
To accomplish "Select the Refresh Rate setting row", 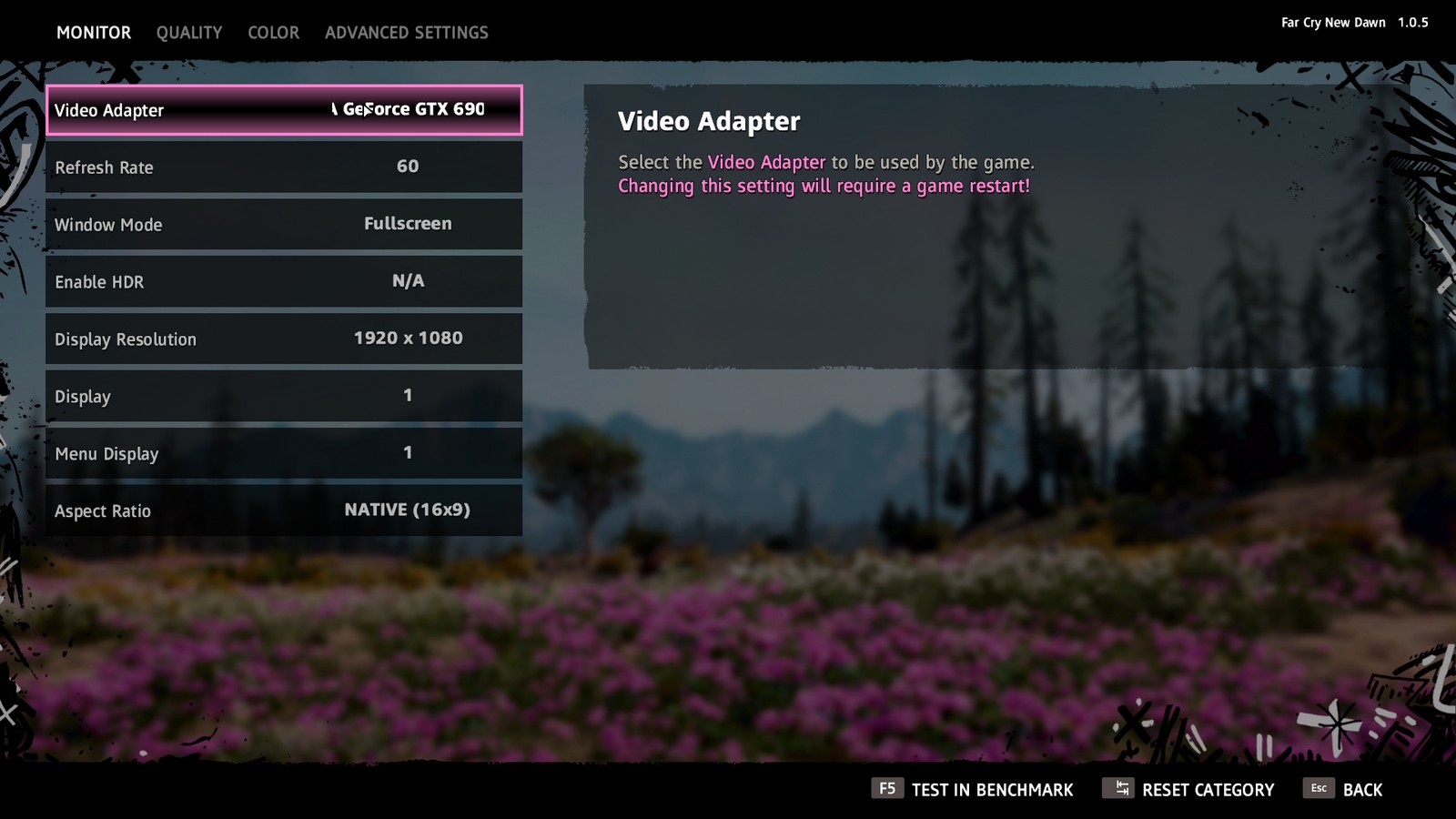I will 284,167.
